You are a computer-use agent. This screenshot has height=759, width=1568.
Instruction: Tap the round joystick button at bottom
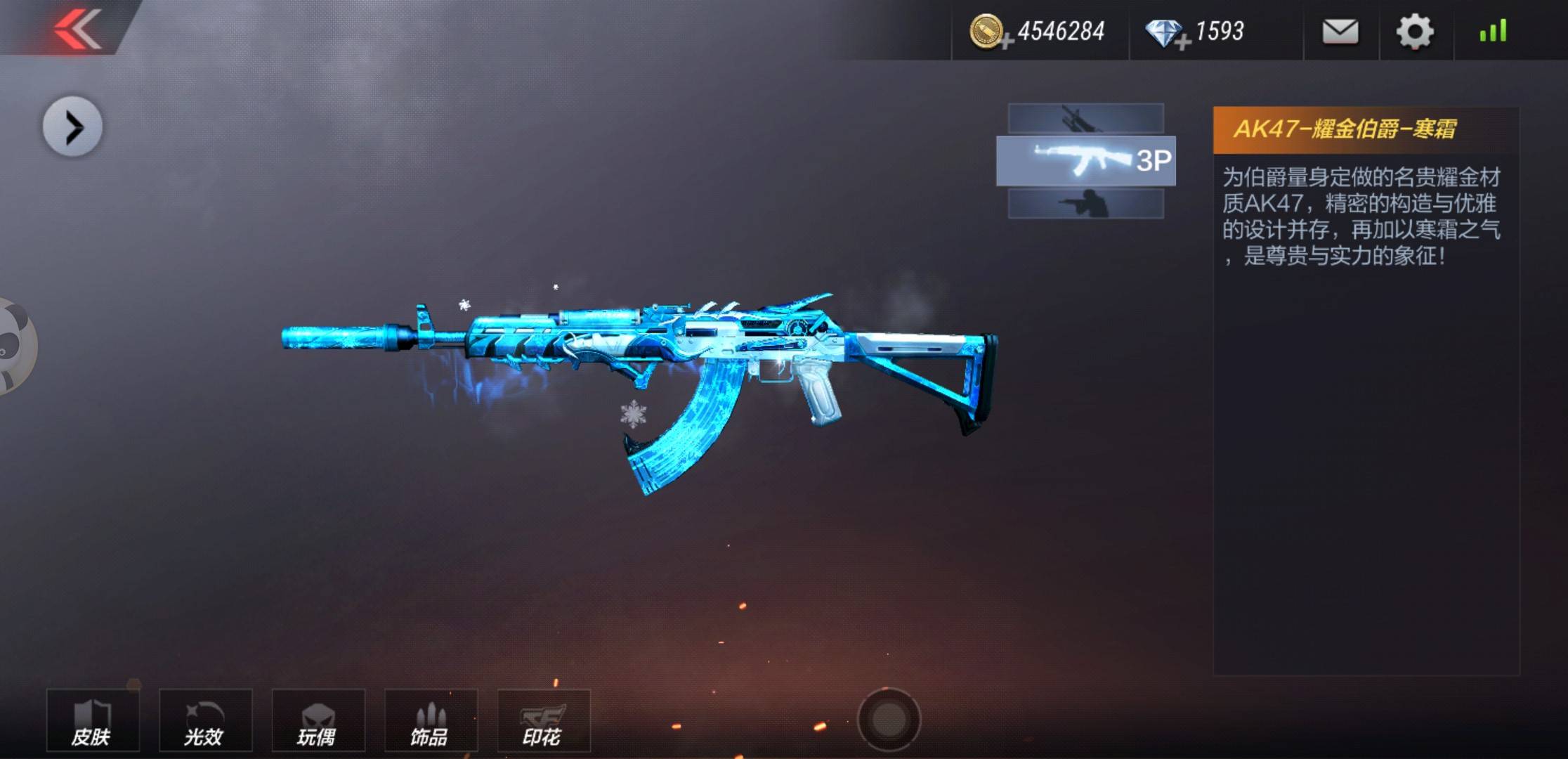tap(889, 719)
